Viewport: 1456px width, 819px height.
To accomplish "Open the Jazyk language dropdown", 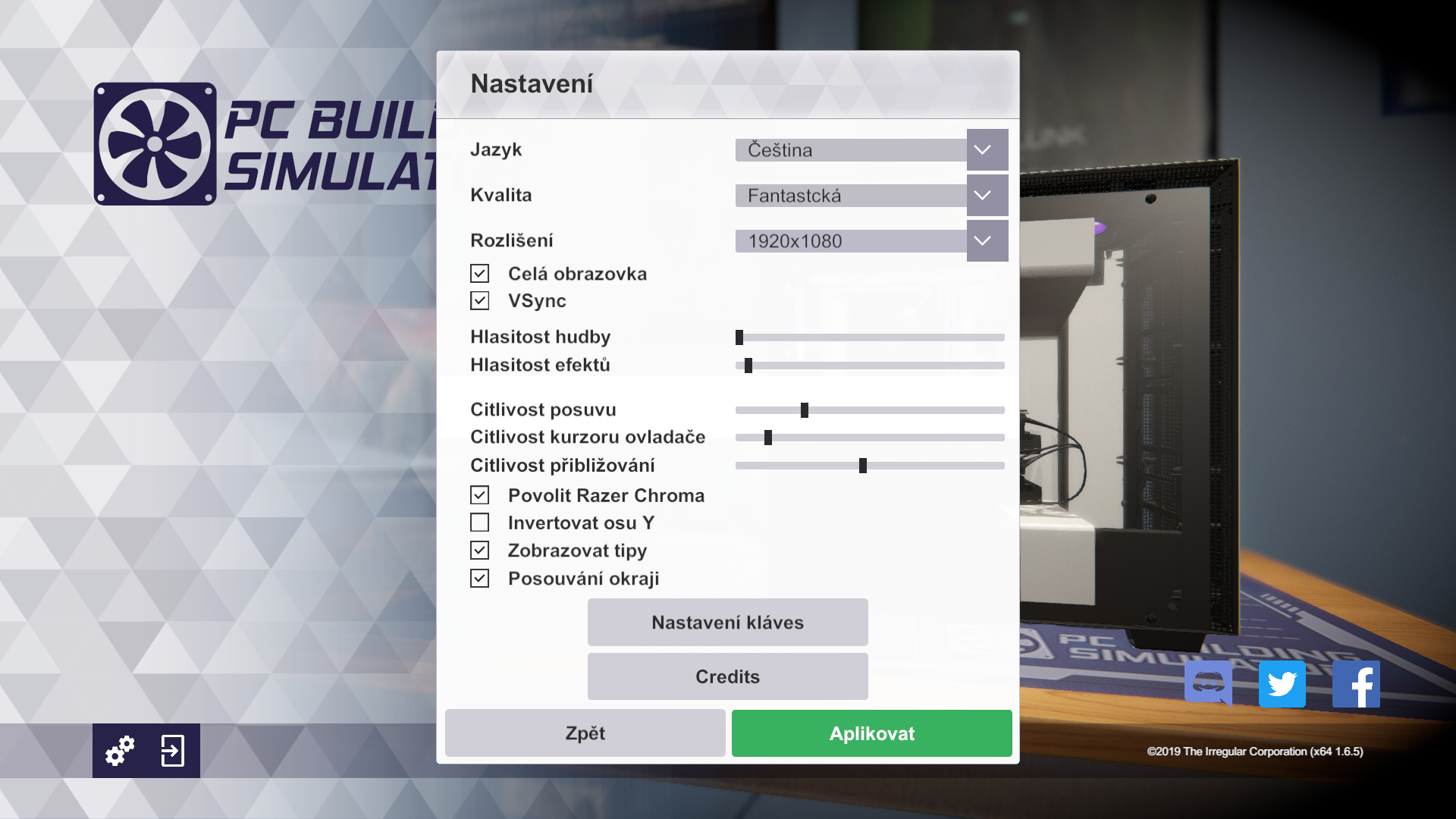I will 987,150.
